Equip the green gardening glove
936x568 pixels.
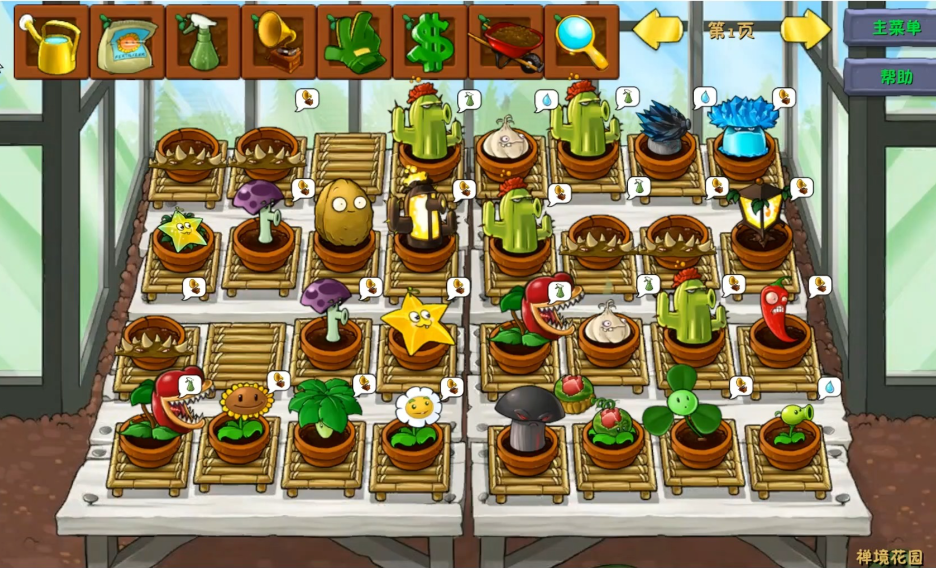tap(355, 42)
